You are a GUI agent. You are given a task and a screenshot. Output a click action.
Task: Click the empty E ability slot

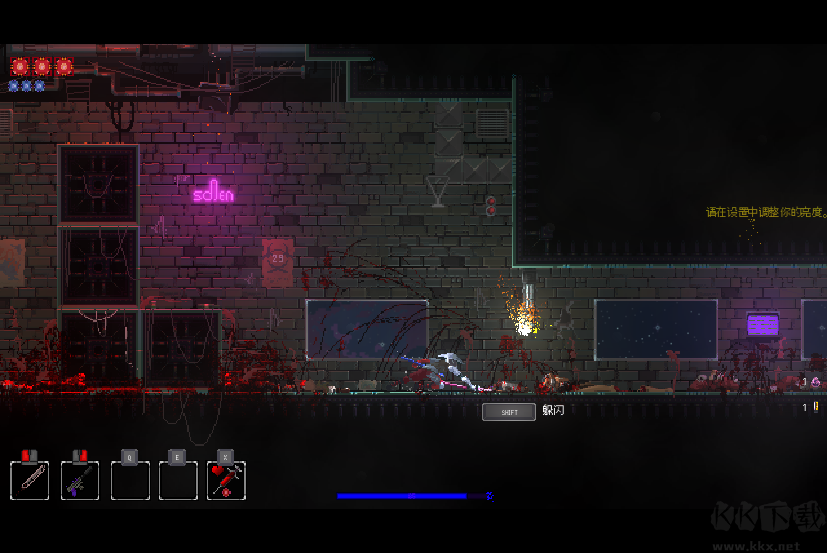[x=178, y=479]
